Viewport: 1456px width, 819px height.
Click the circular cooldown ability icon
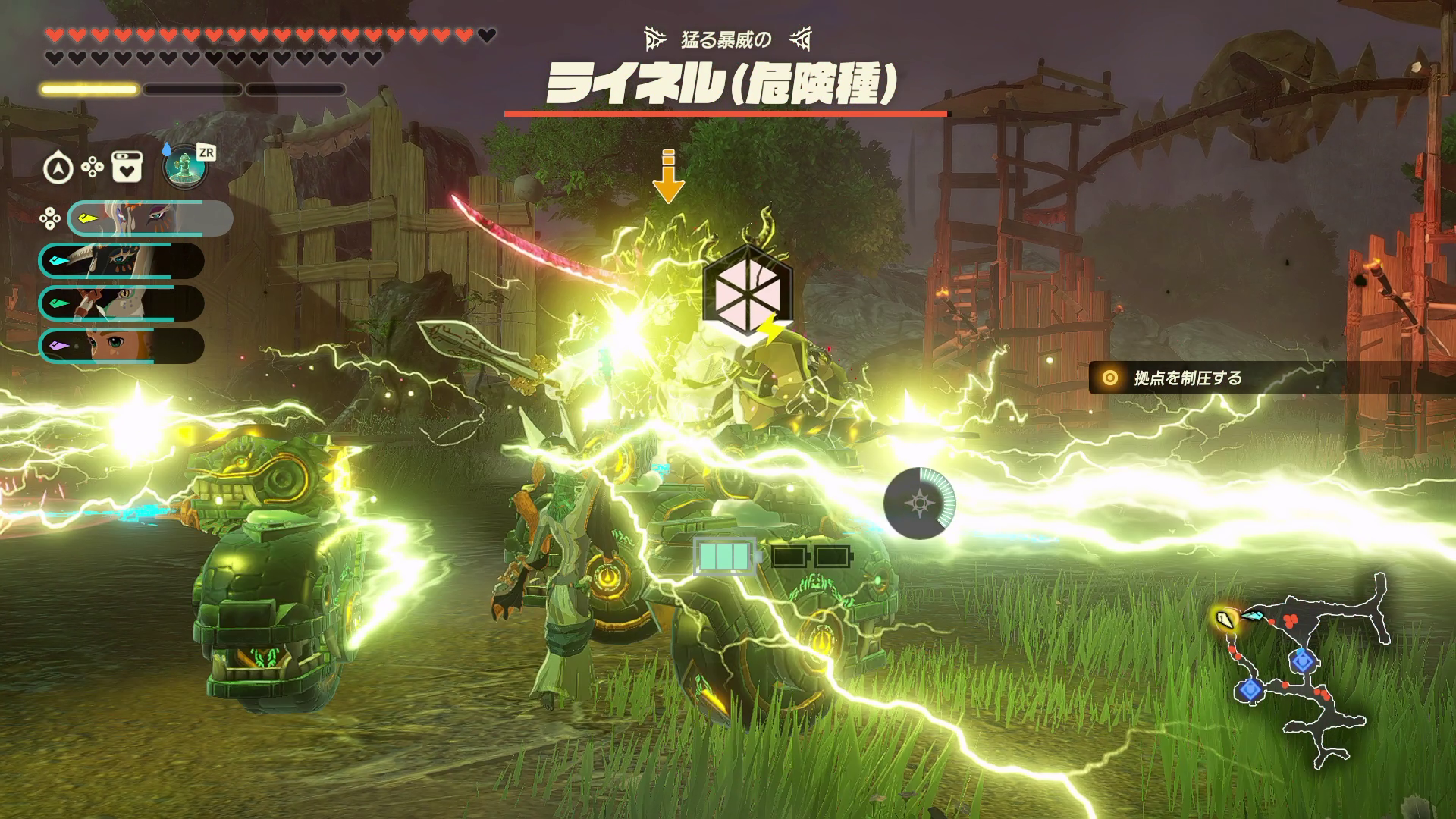(x=919, y=504)
